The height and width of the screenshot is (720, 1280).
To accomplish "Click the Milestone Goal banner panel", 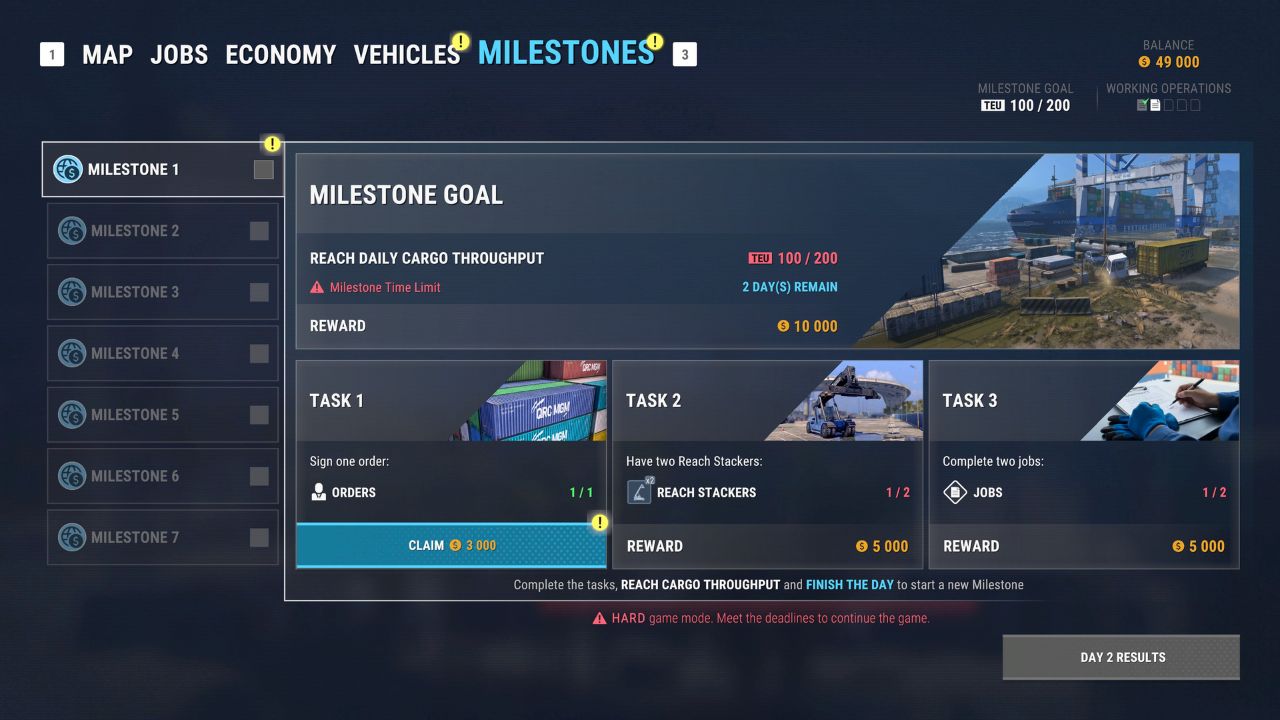I will pyautogui.click(x=767, y=250).
